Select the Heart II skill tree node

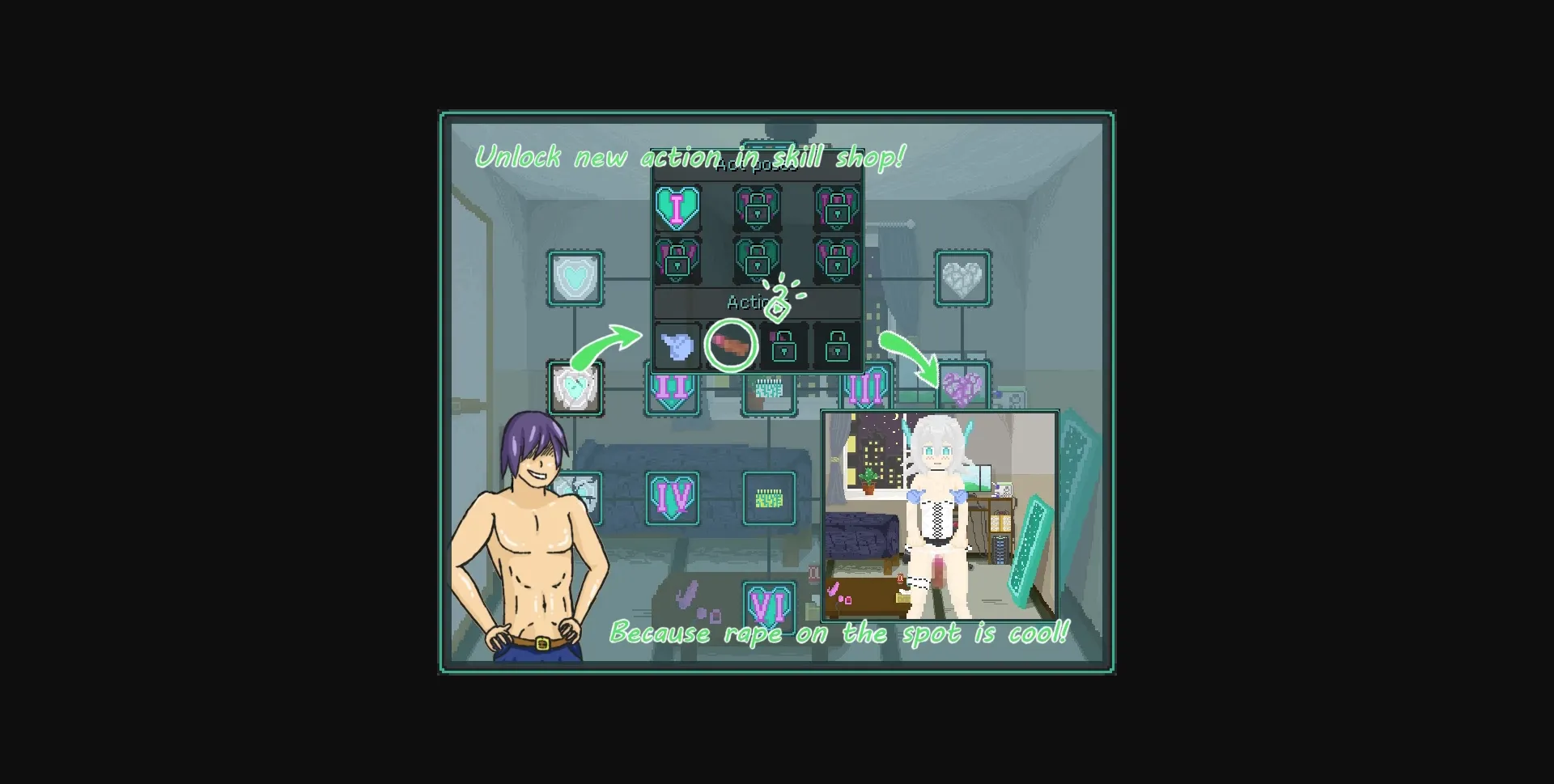pos(671,391)
